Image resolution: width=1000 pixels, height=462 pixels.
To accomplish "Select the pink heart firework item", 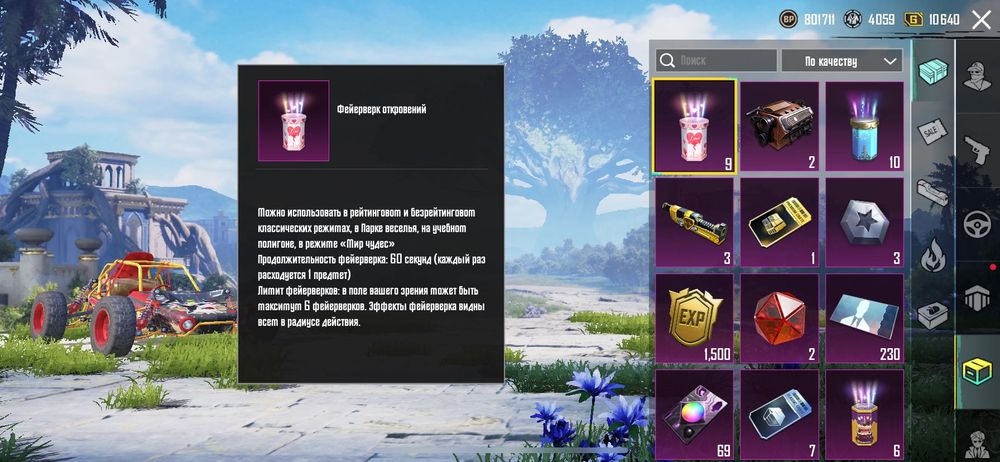I will (695, 127).
